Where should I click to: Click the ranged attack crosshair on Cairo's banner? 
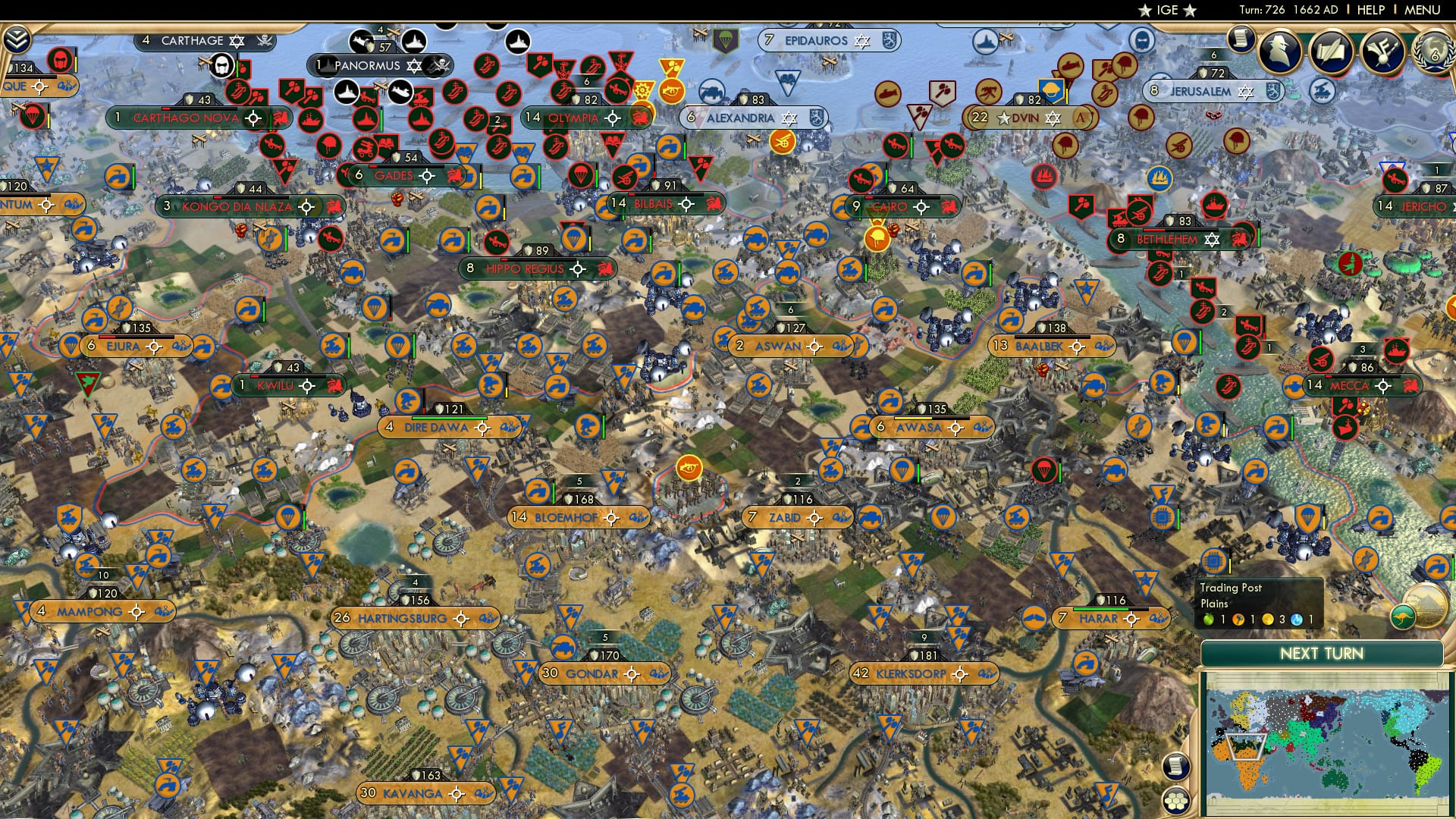click(921, 208)
